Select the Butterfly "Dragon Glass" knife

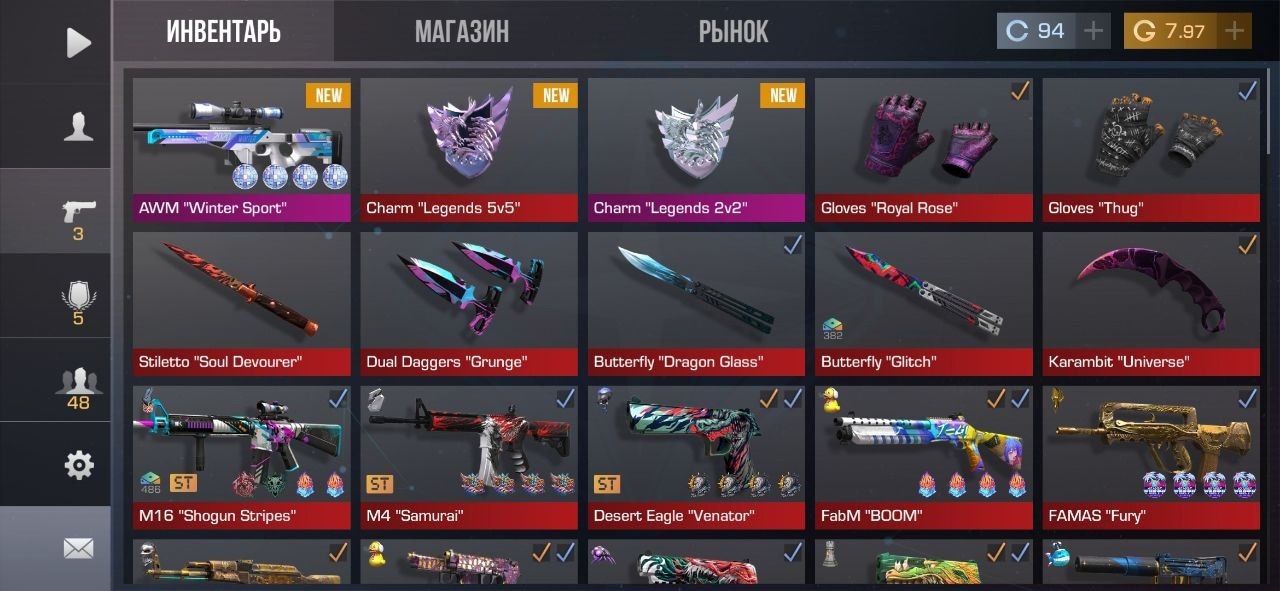[x=696, y=302]
